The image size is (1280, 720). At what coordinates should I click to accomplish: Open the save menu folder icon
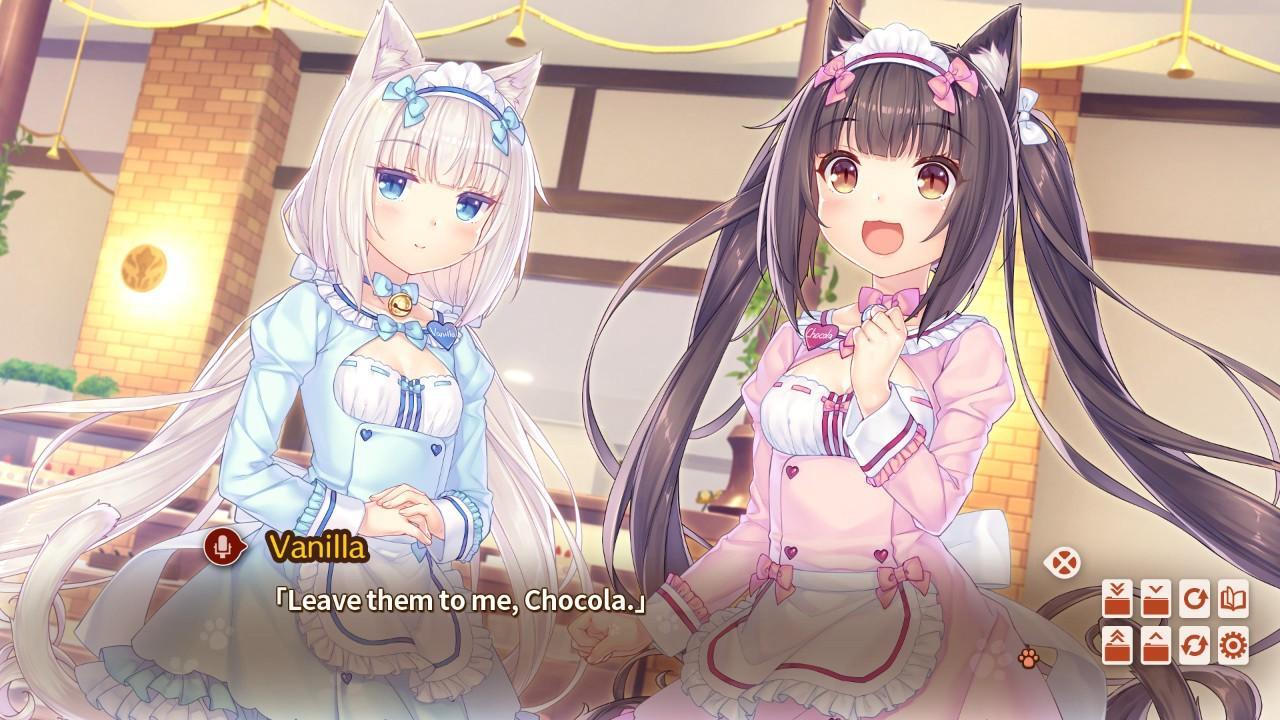(1155, 598)
